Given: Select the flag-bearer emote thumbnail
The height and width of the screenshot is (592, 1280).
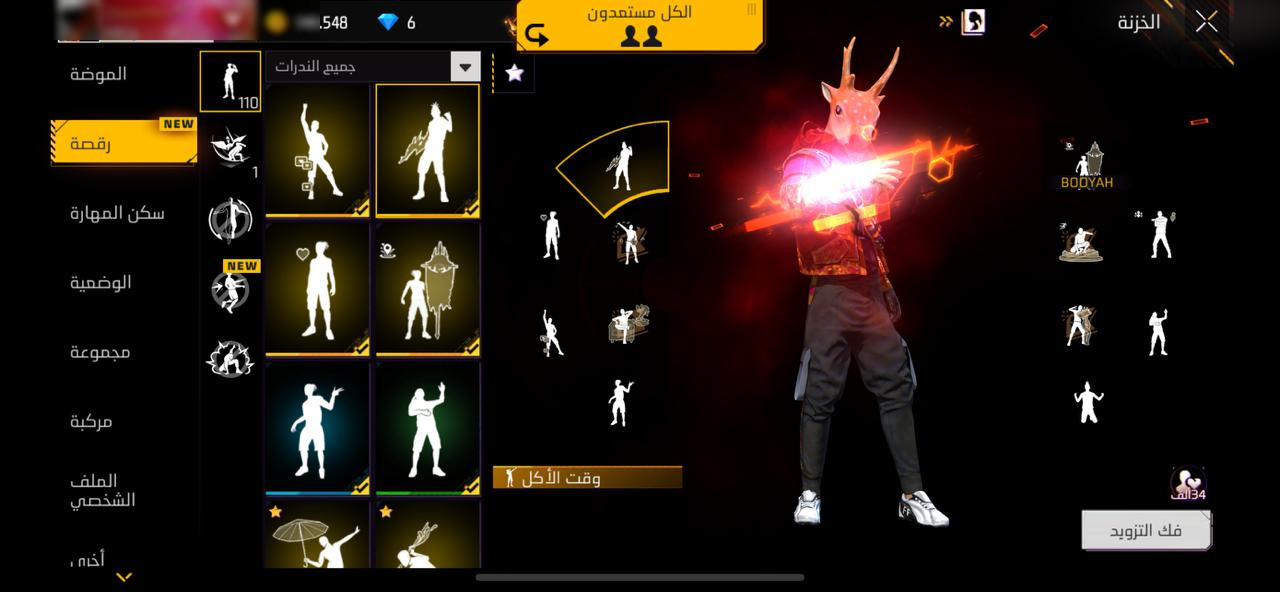Looking at the screenshot, I should click(x=428, y=290).
